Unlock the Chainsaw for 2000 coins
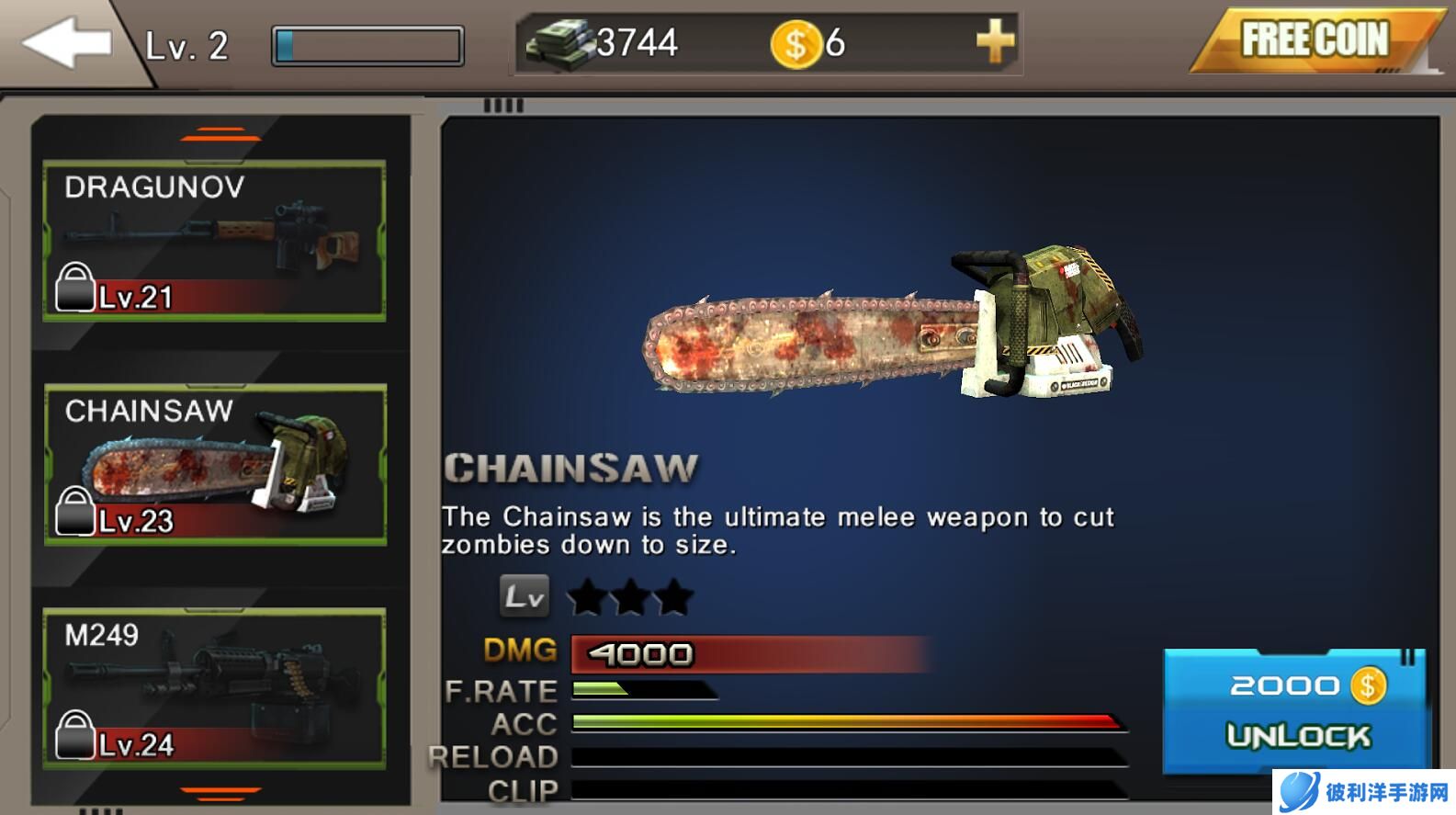 point(1295,710)
